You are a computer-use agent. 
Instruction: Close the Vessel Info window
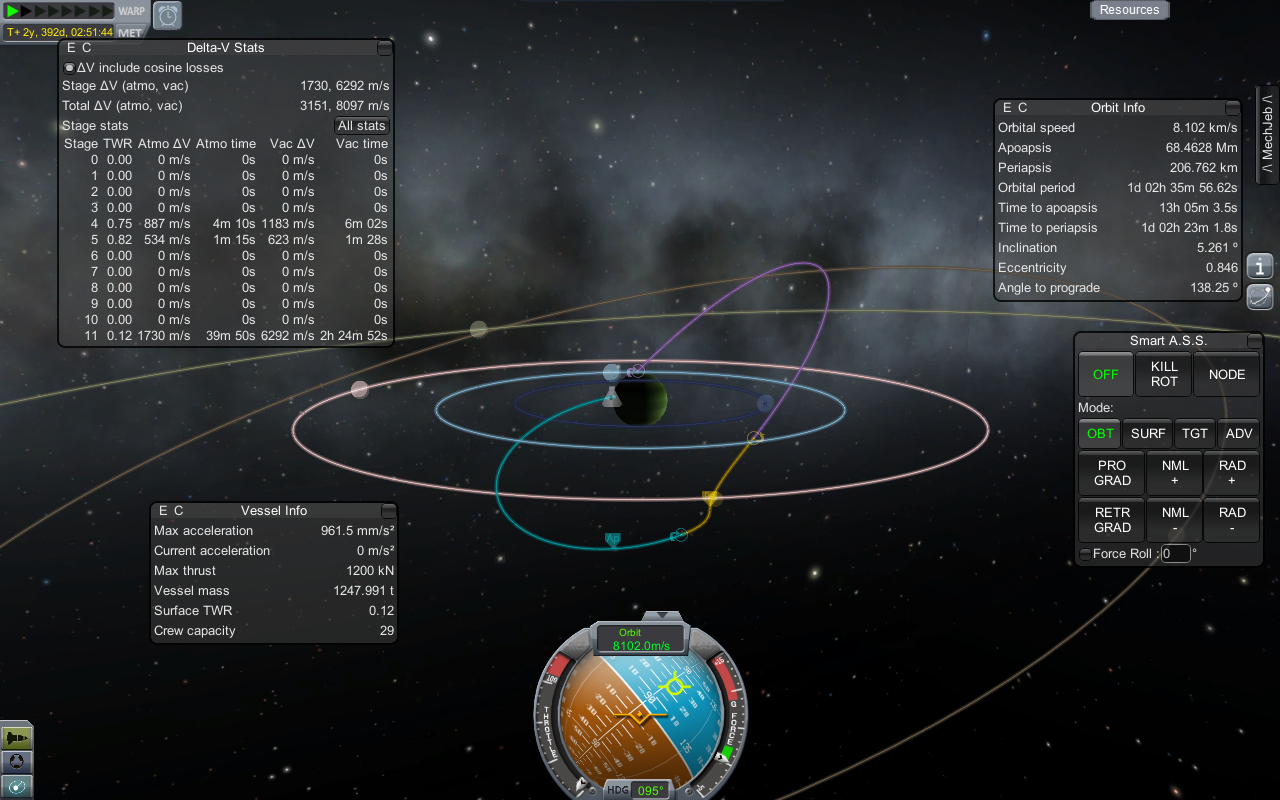[x=389, y=511]
